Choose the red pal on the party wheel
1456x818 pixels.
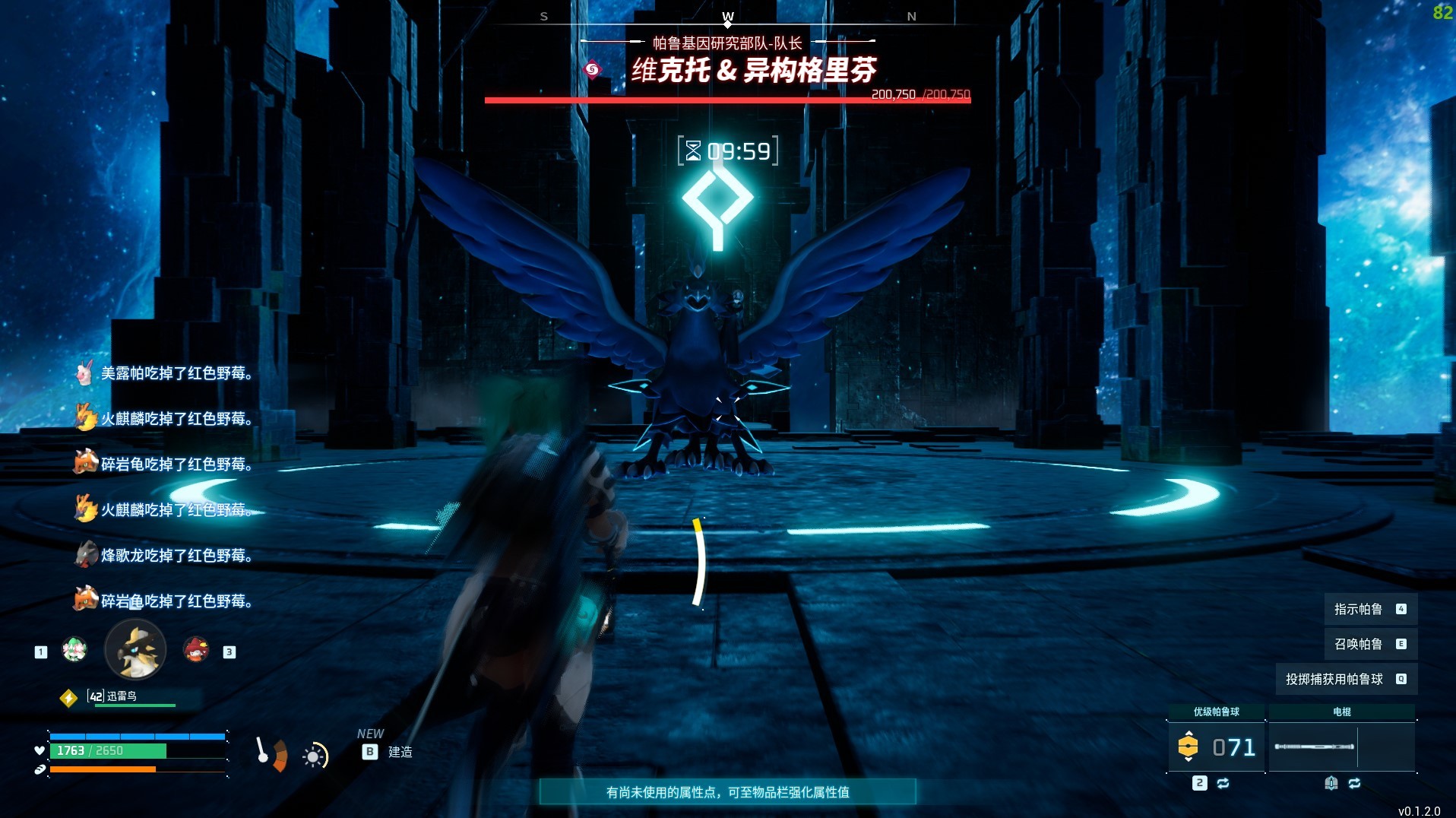point(196,649)
